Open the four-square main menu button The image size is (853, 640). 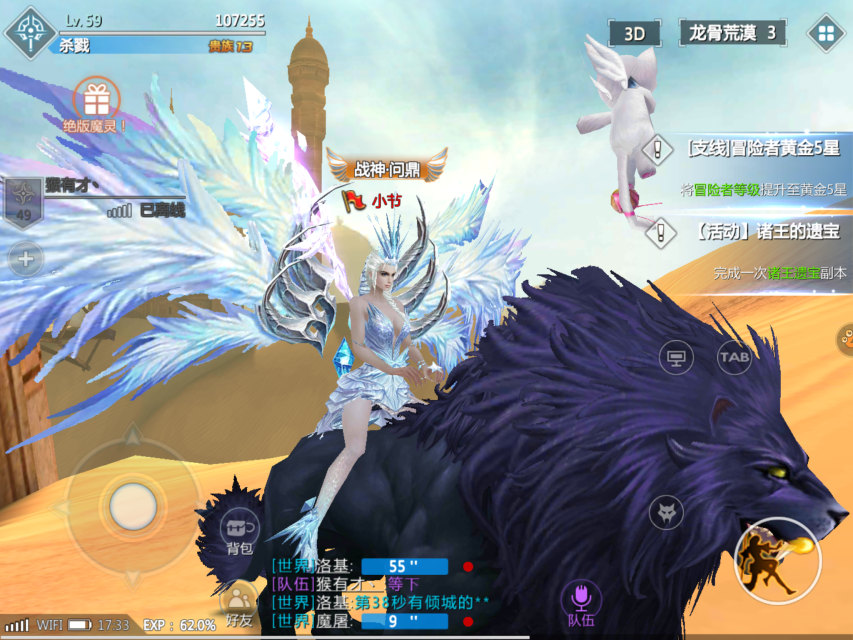826,33
